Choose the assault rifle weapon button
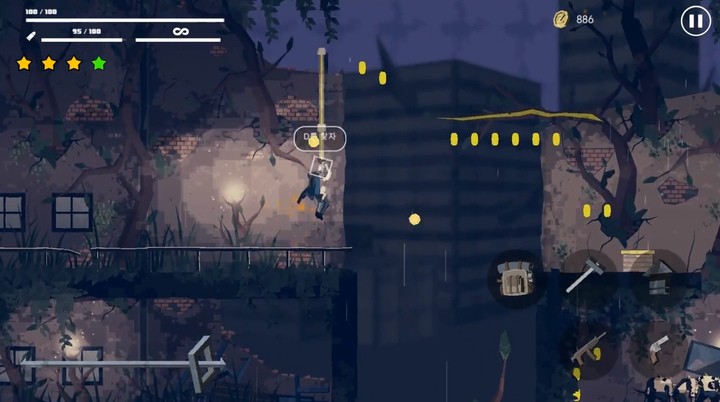The height and width of the screenshot is (402, 720). [587, 349]
